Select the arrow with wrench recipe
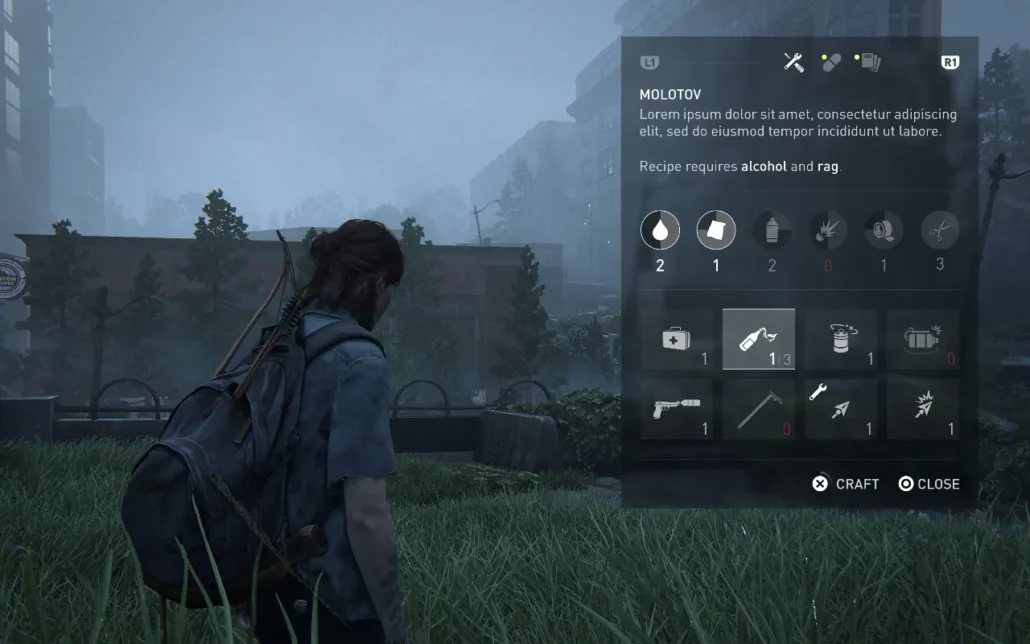1030x644 pixels. pyautogui.click(x=841, y=409)
